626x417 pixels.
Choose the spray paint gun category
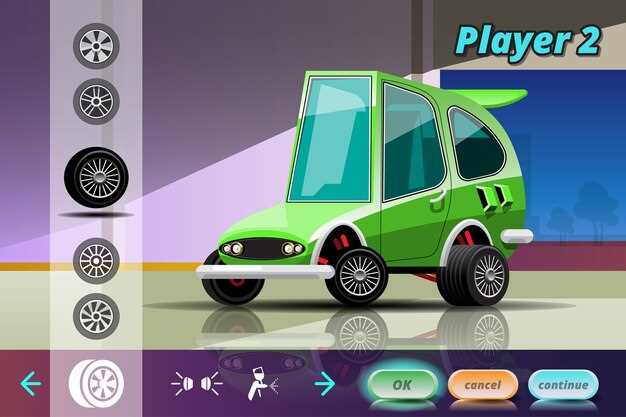tap(263, 383)
